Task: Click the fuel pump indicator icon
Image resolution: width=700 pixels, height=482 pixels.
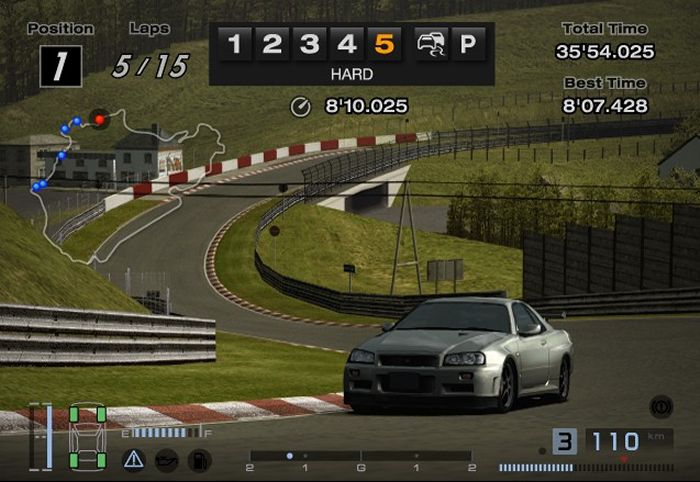Action: [x=199, y=460]
